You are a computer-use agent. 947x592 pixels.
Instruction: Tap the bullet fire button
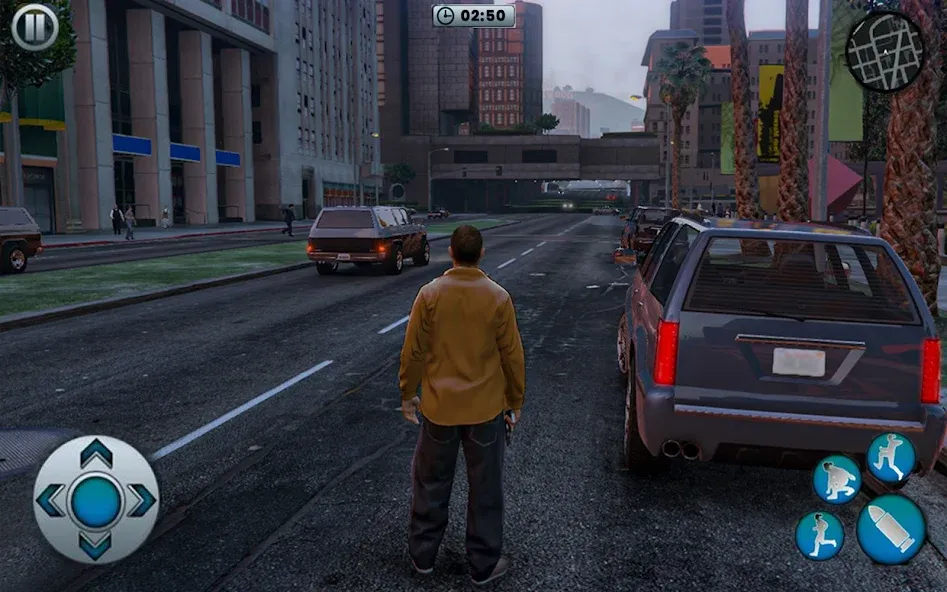pos(891,529)
